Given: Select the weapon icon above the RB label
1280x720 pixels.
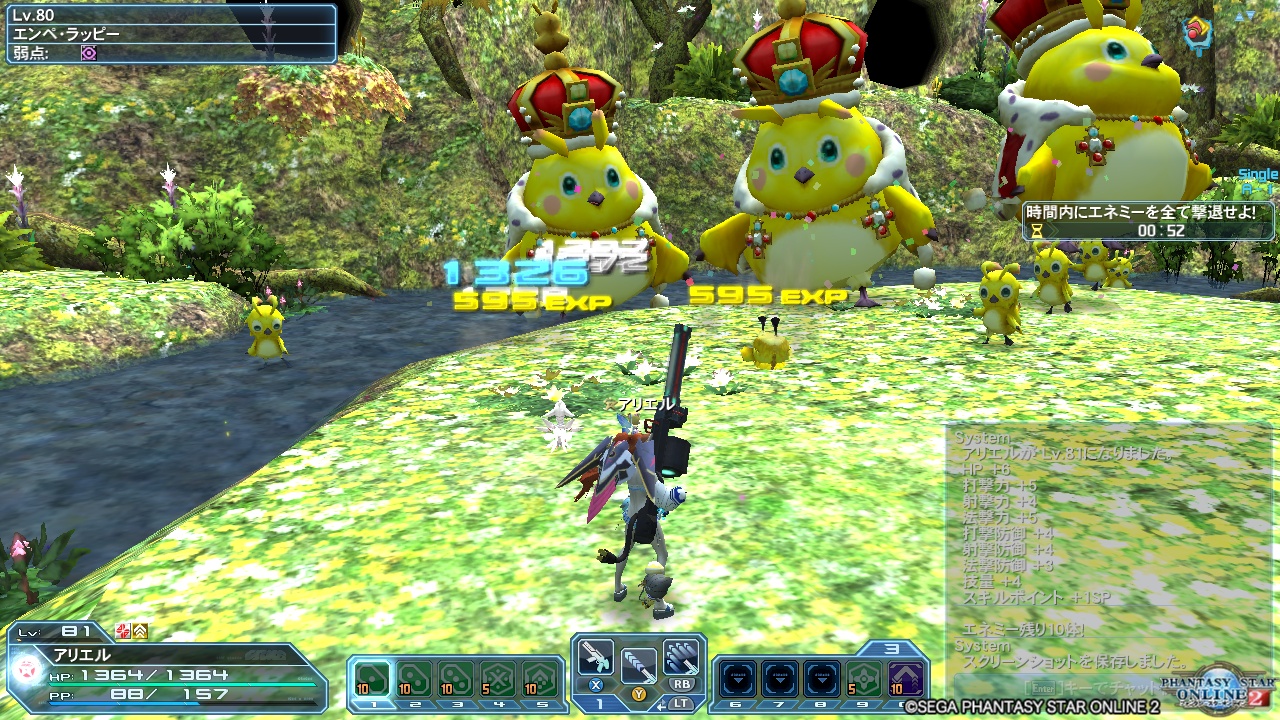Looking at the screenshot, I should (681, 657).
